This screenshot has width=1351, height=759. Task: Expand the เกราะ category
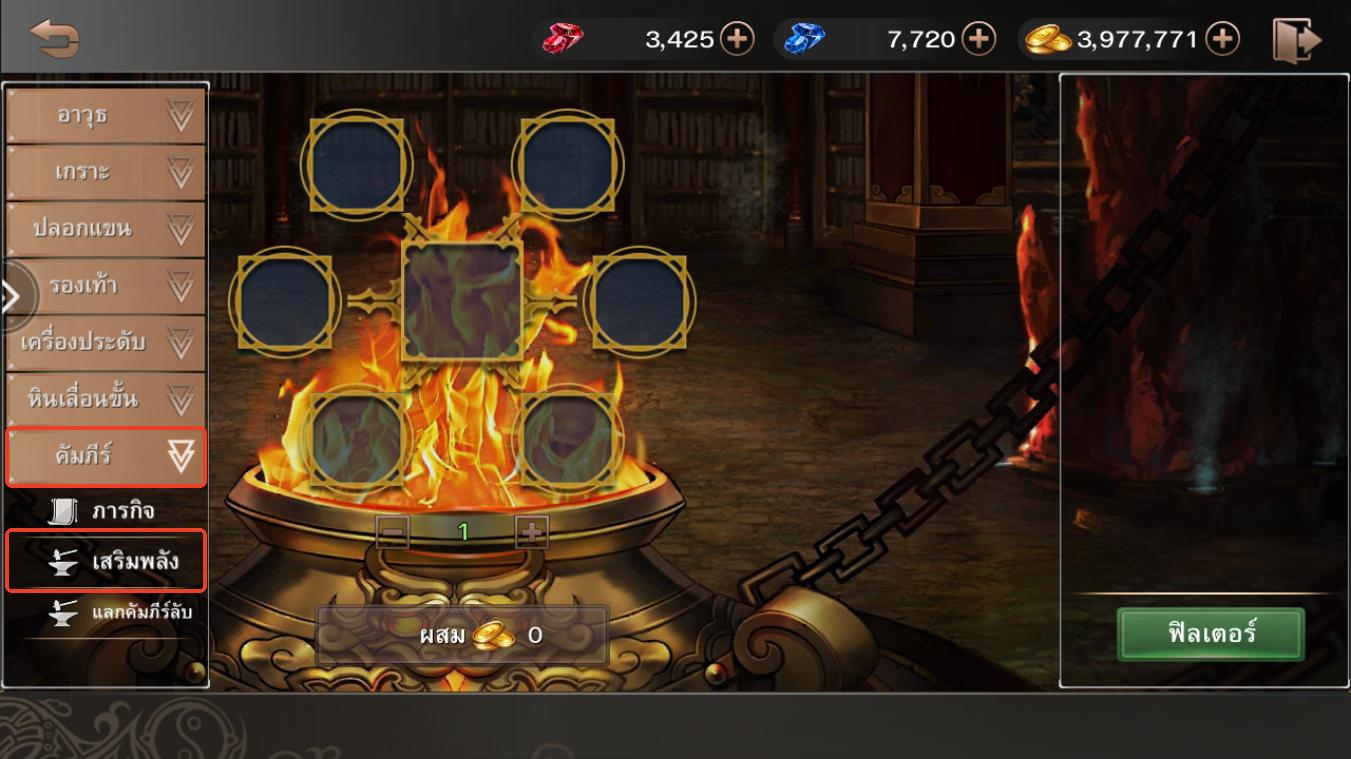point(106,173)
